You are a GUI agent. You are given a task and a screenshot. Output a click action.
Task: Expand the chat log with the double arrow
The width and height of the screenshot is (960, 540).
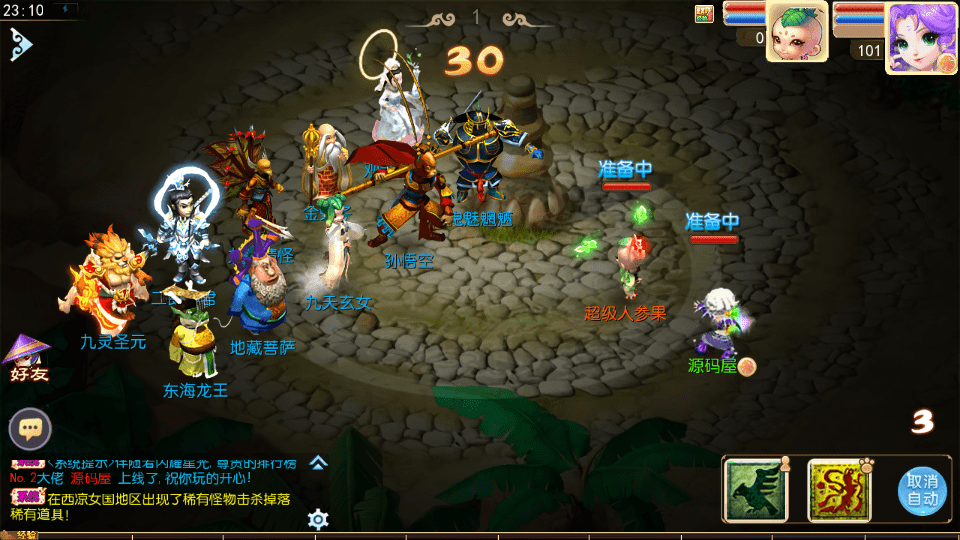(x=318, y=463)
